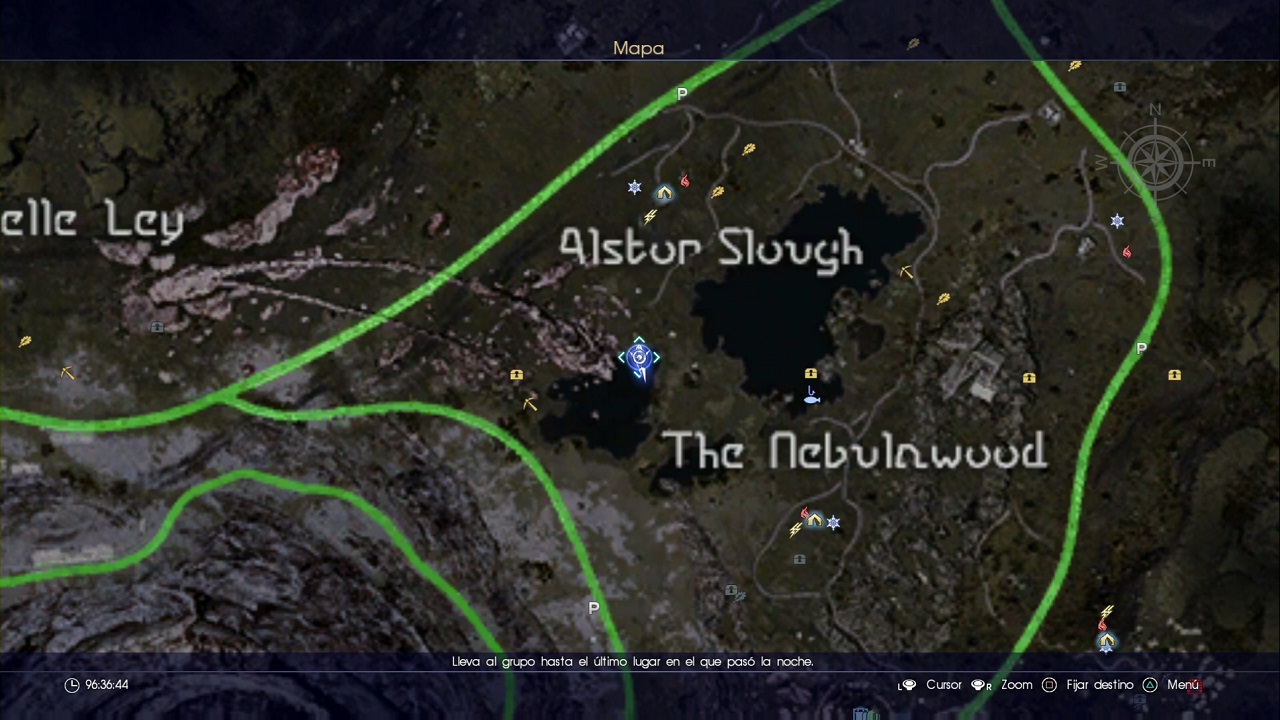Click the blue player location cursor
The image size is (1280, 720).
coord(639,358)
